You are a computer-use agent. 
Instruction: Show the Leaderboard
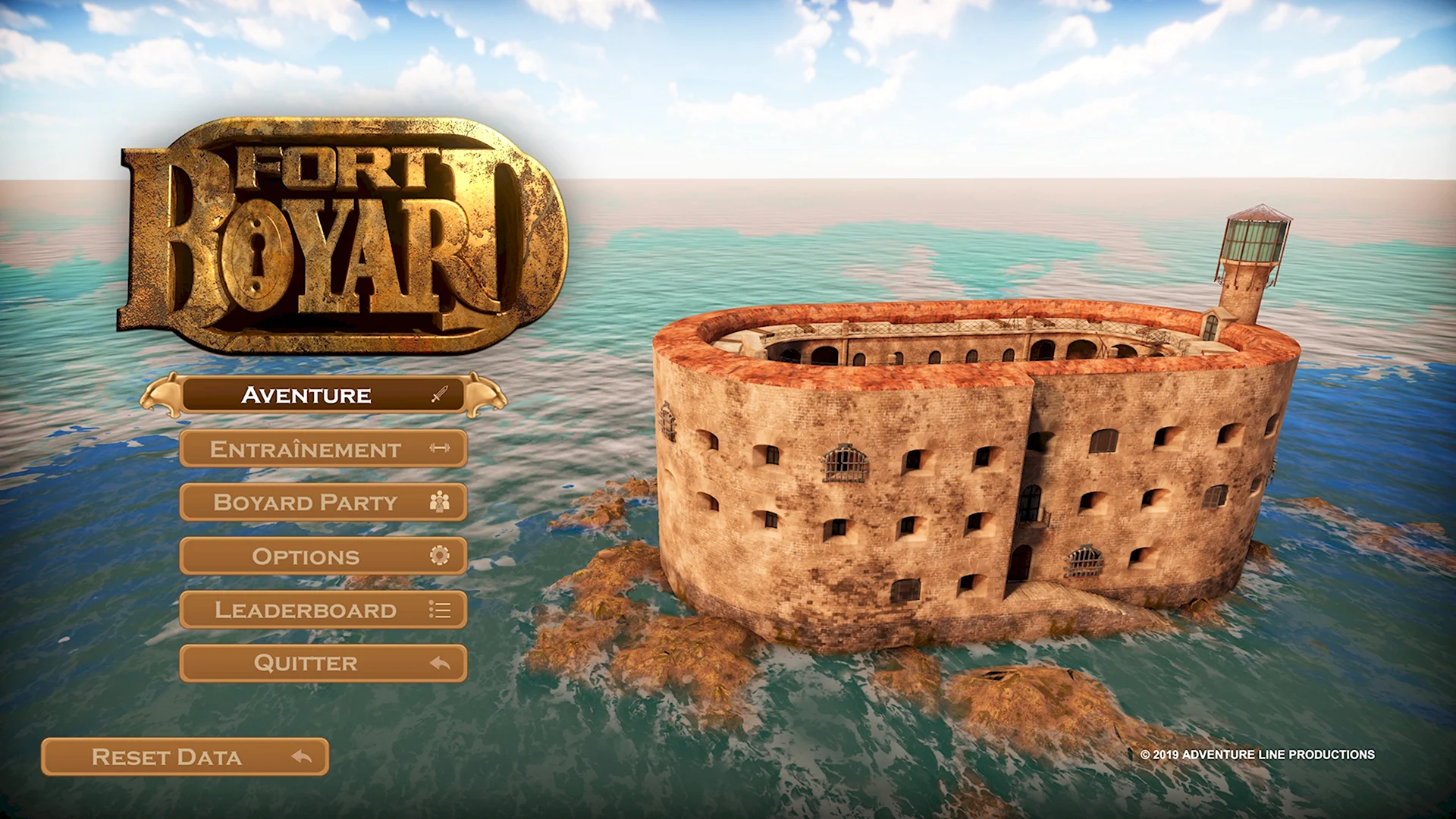tap(323, 610)
